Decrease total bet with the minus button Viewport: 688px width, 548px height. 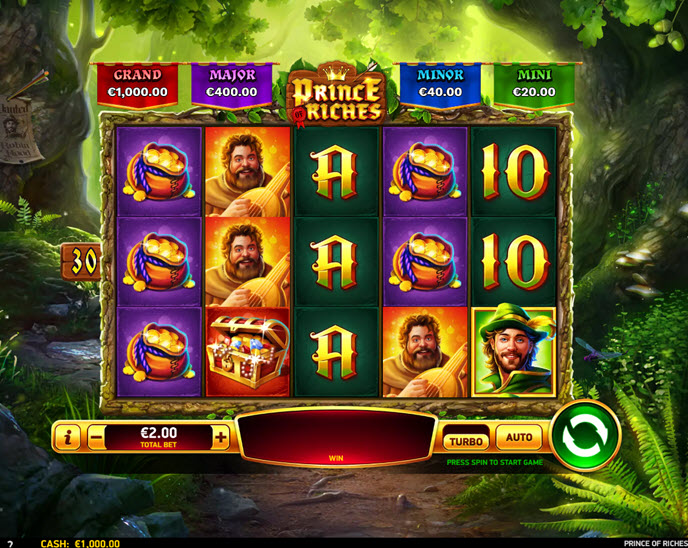click(x=96, y=438)
